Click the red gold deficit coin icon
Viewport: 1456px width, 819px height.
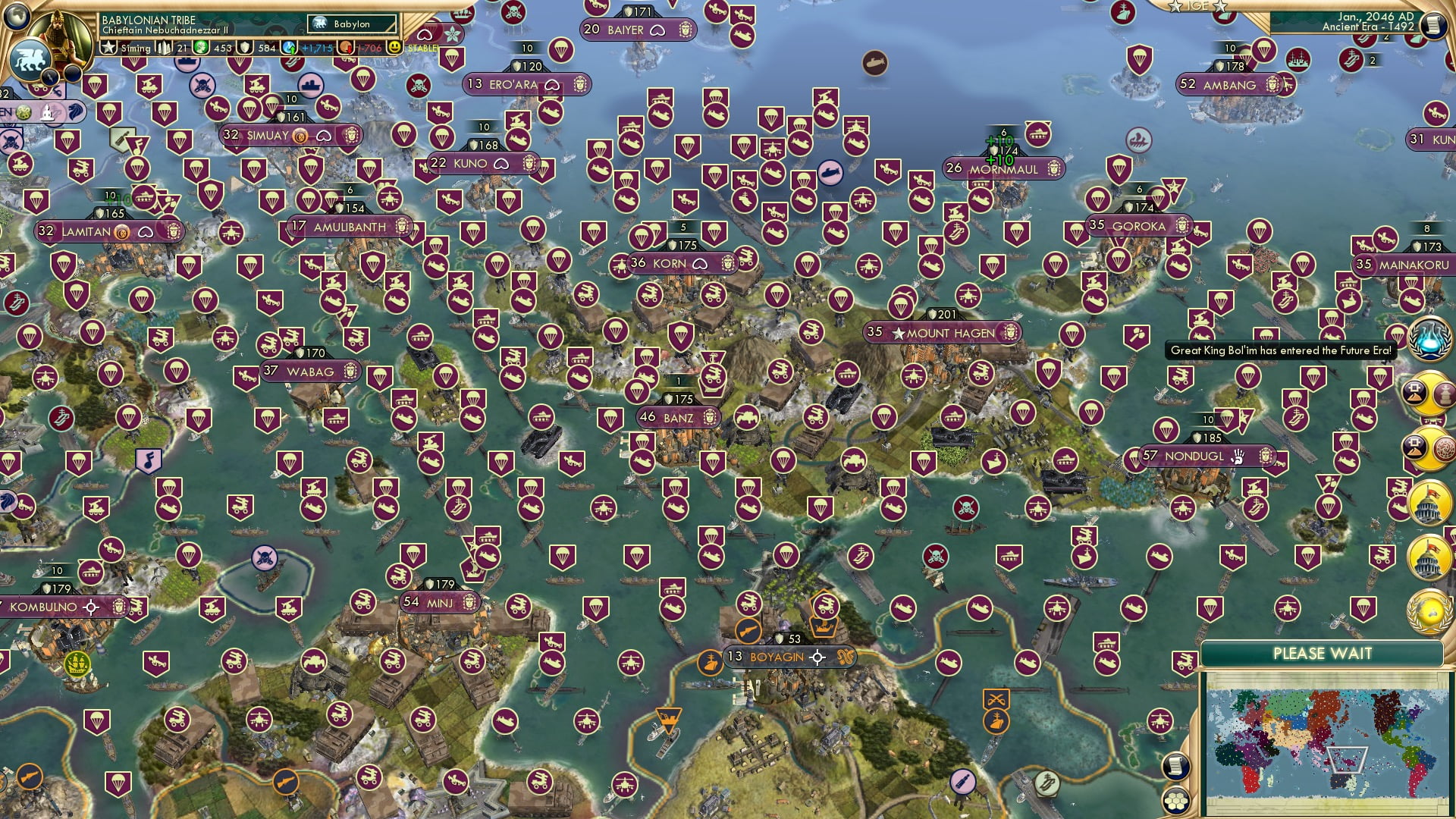pyautogui.click(x=344, y=49)
